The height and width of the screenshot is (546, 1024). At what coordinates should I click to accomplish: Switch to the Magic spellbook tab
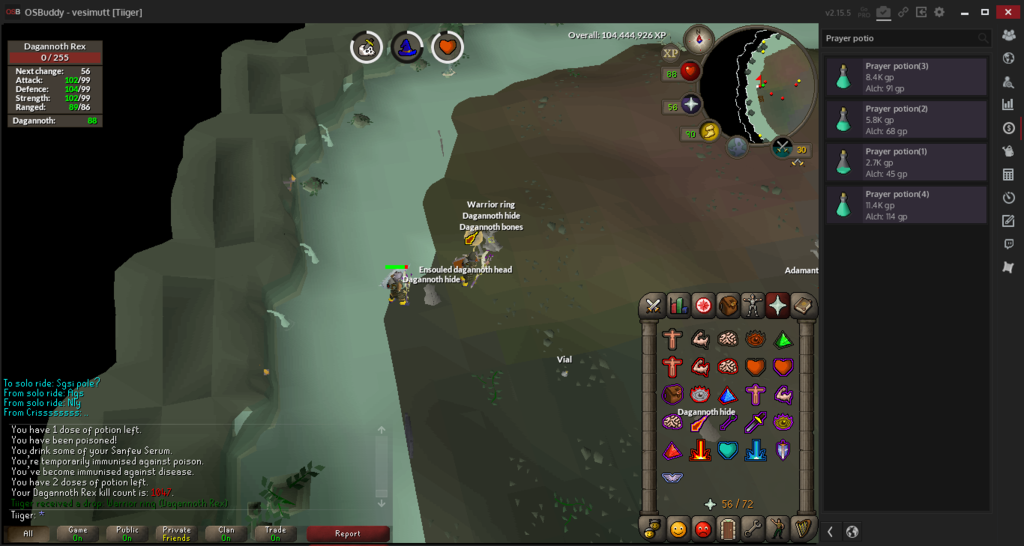click(802, 306)
